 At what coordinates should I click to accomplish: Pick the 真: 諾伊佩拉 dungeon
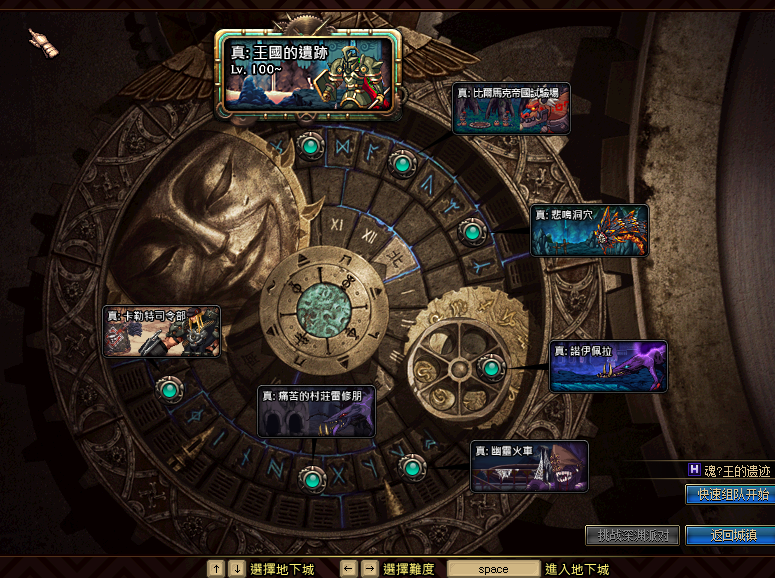[608, 366]
